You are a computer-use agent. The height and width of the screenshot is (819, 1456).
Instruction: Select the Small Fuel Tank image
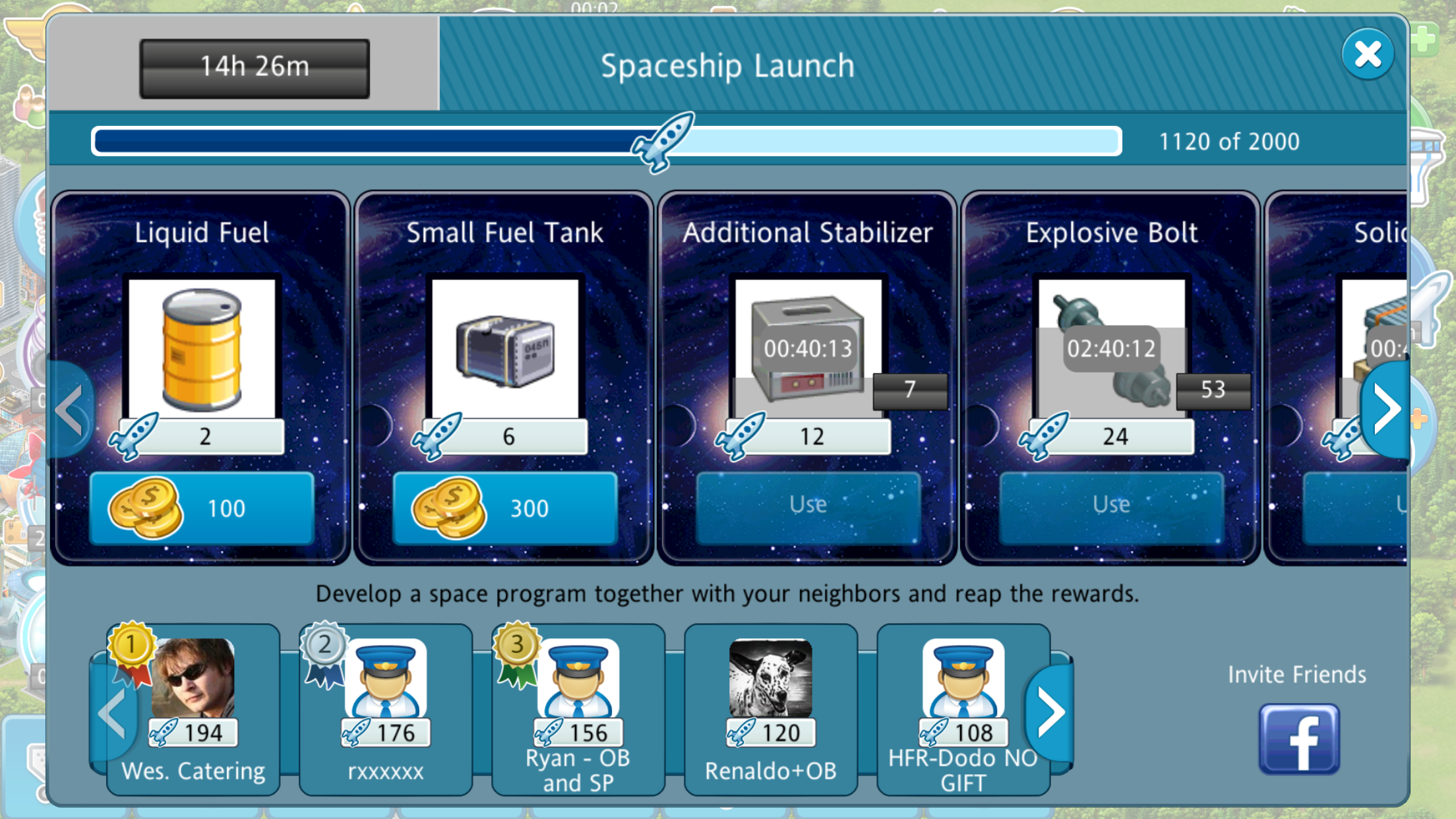coord(505,348)
